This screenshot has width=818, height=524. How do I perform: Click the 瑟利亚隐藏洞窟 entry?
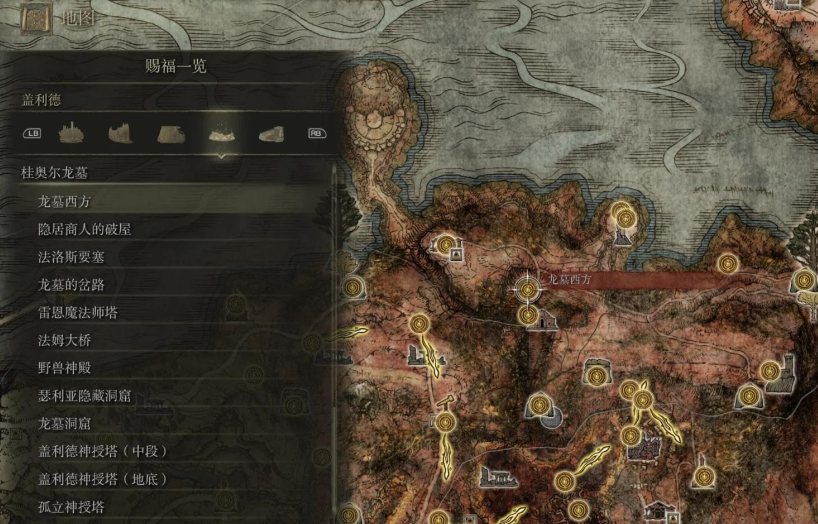[85, 396]
